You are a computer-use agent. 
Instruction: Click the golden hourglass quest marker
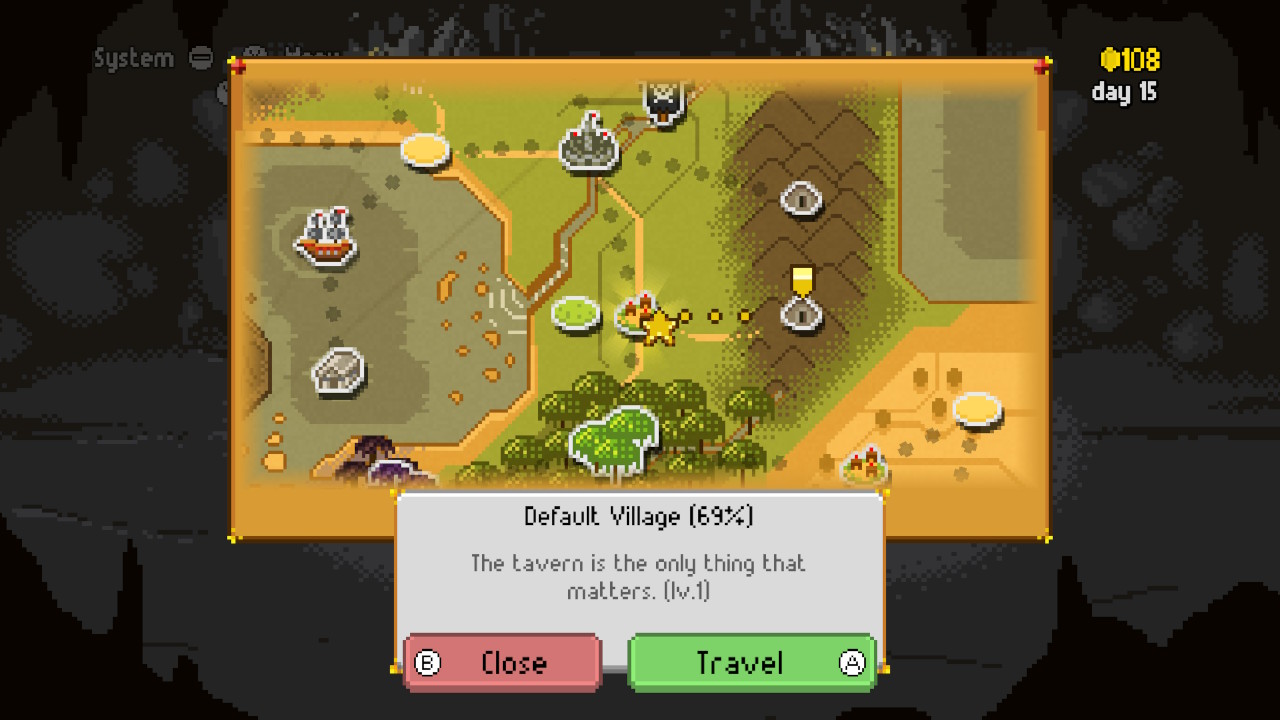[x=800, y=277]
